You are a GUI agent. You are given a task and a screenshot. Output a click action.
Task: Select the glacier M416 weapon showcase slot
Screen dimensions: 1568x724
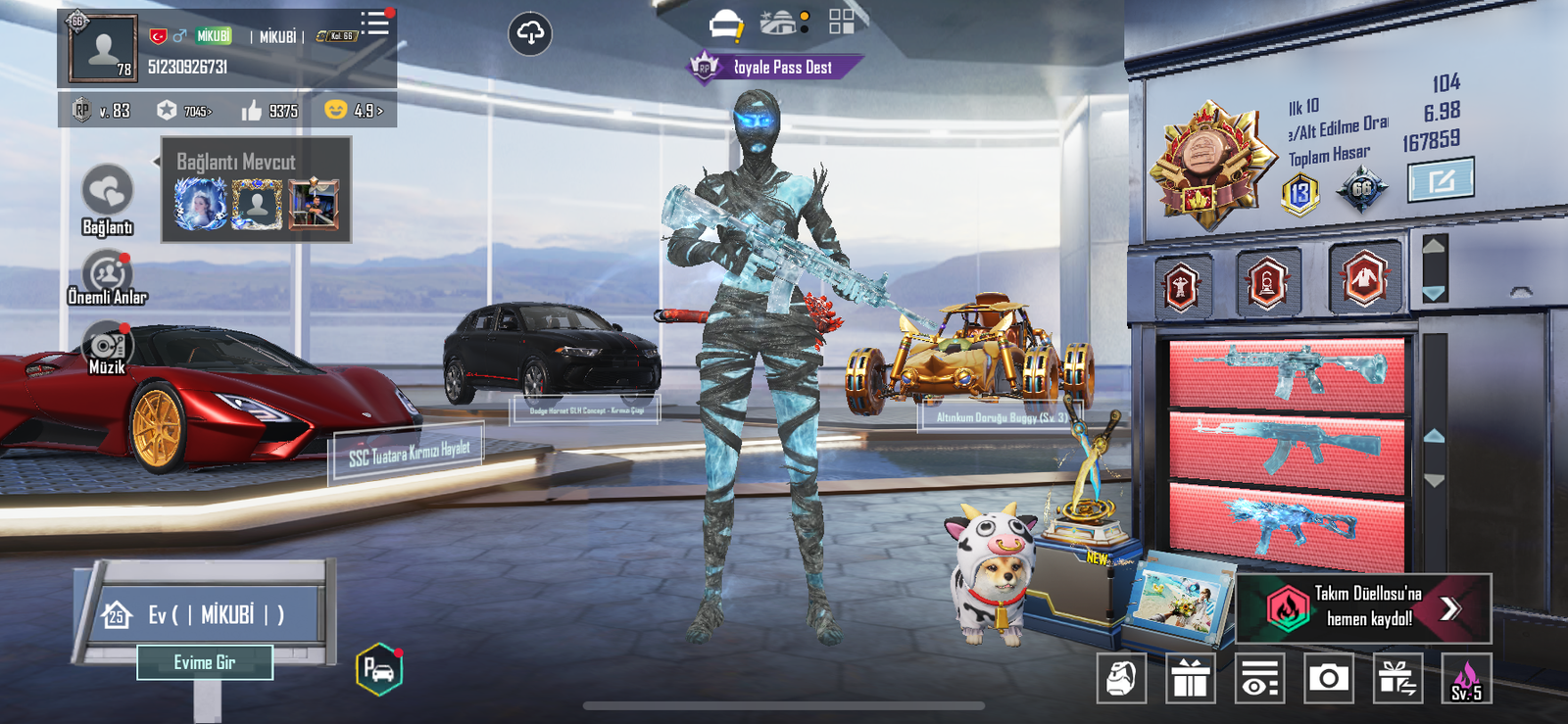pyautogui.click(x=1288, y=371)
